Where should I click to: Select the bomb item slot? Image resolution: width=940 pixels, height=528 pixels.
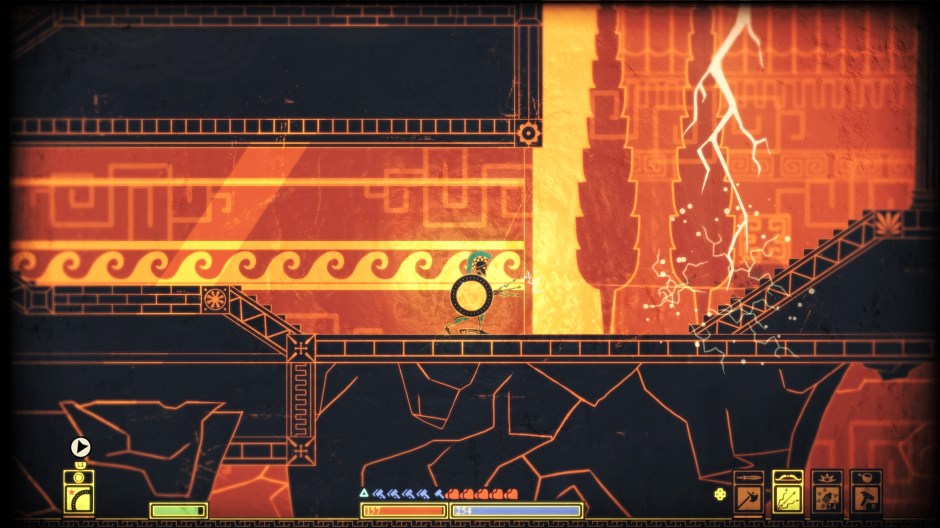pyautogui.click(x=826, y=493)
